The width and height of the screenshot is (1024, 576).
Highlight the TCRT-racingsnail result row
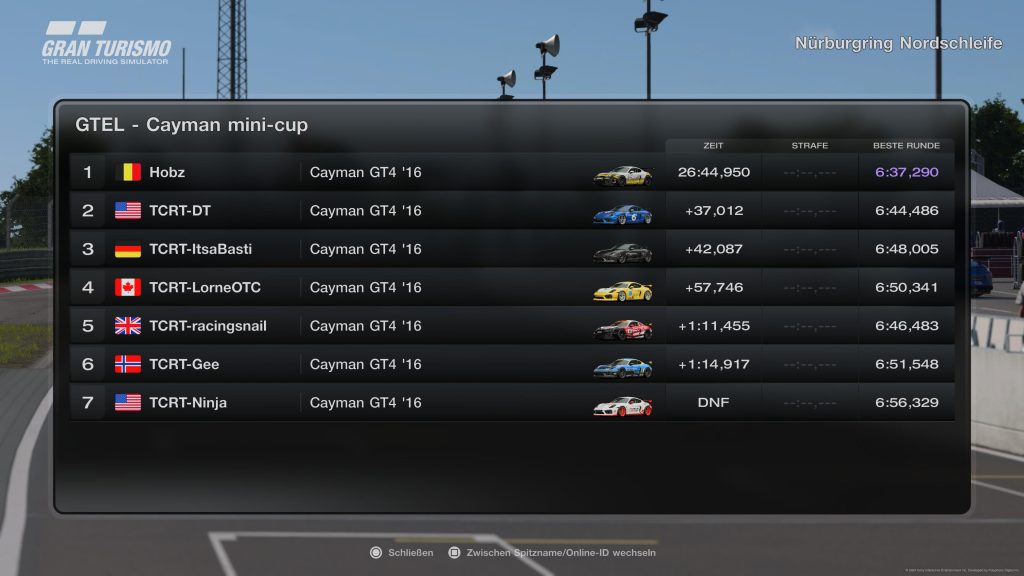coord(510,326)
